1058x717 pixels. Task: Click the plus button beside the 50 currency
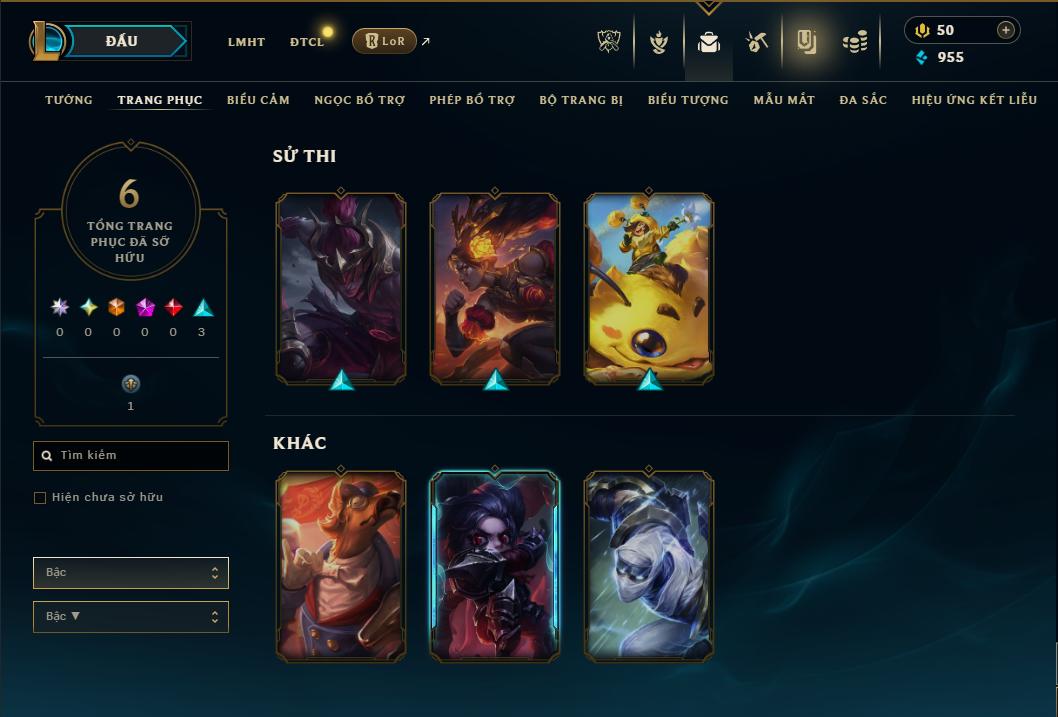point(1005,30)
